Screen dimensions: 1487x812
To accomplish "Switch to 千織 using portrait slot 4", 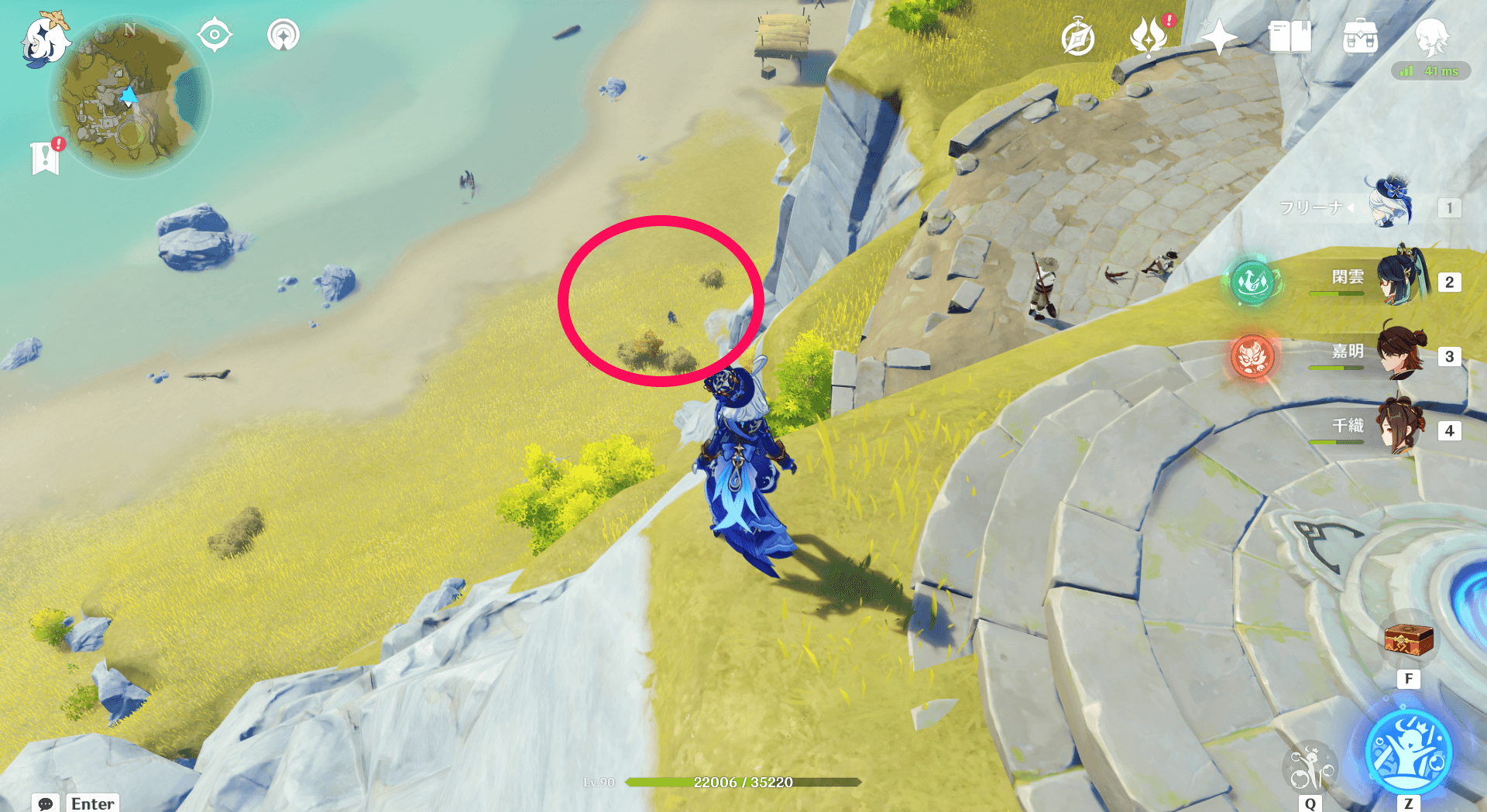I will (x=1399, y=426).
